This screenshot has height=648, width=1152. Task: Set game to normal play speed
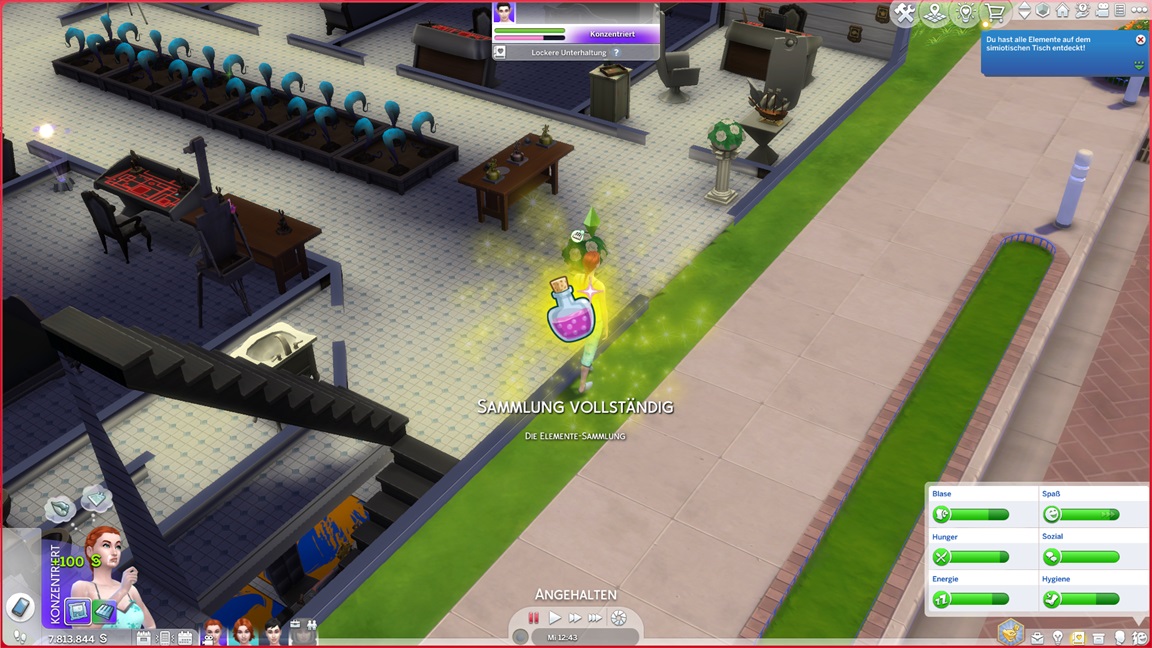click(555, 618)
